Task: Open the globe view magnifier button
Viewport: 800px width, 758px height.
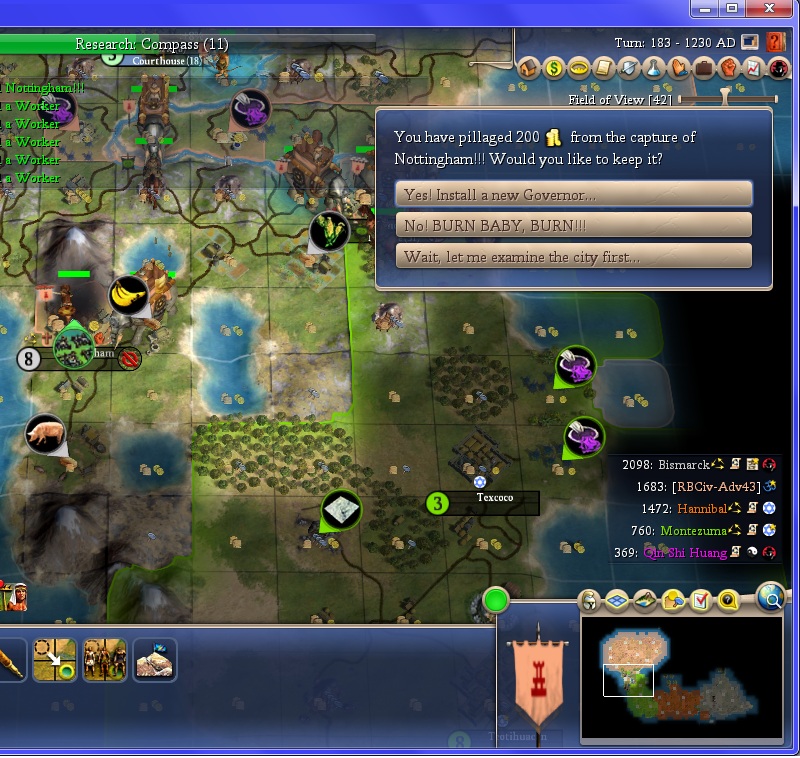Action: [771, 598]
